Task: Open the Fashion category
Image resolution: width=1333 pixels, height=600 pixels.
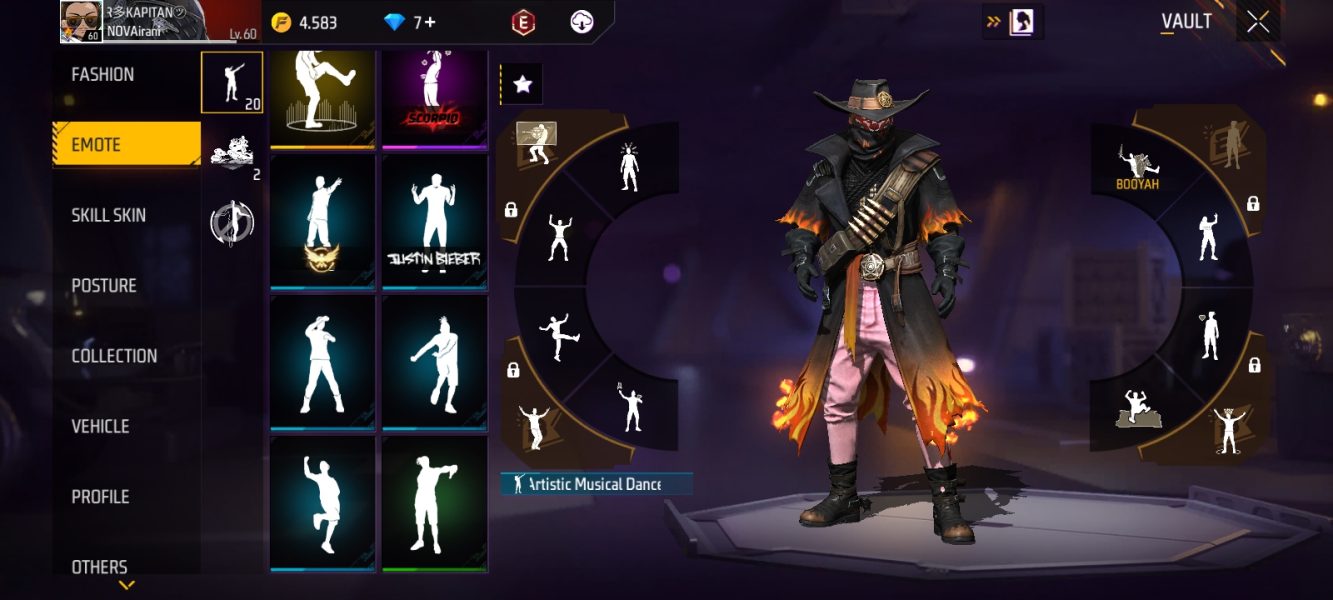Action: coord(103,75)
